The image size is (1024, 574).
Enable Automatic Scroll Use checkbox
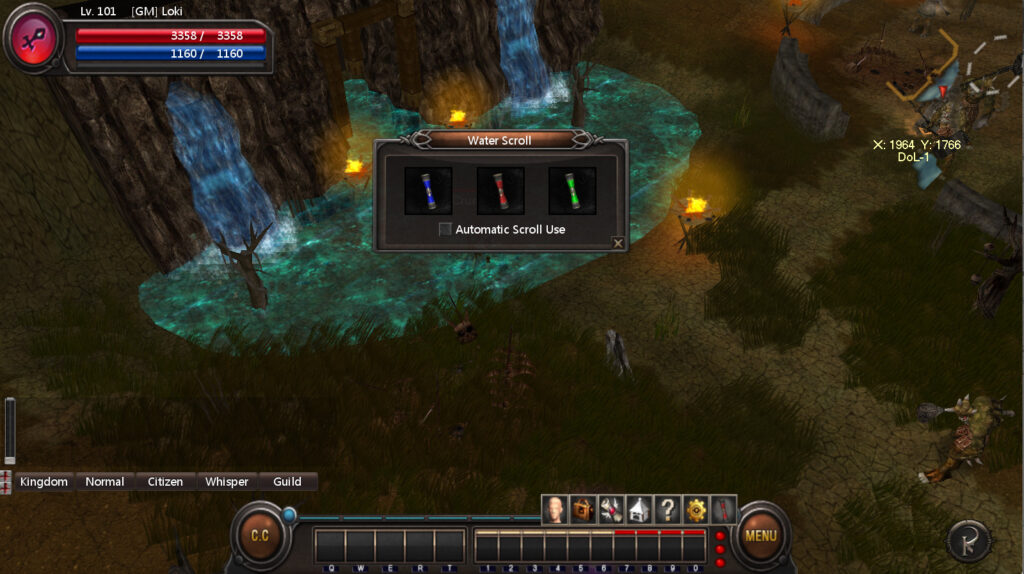tap(445, 230)
